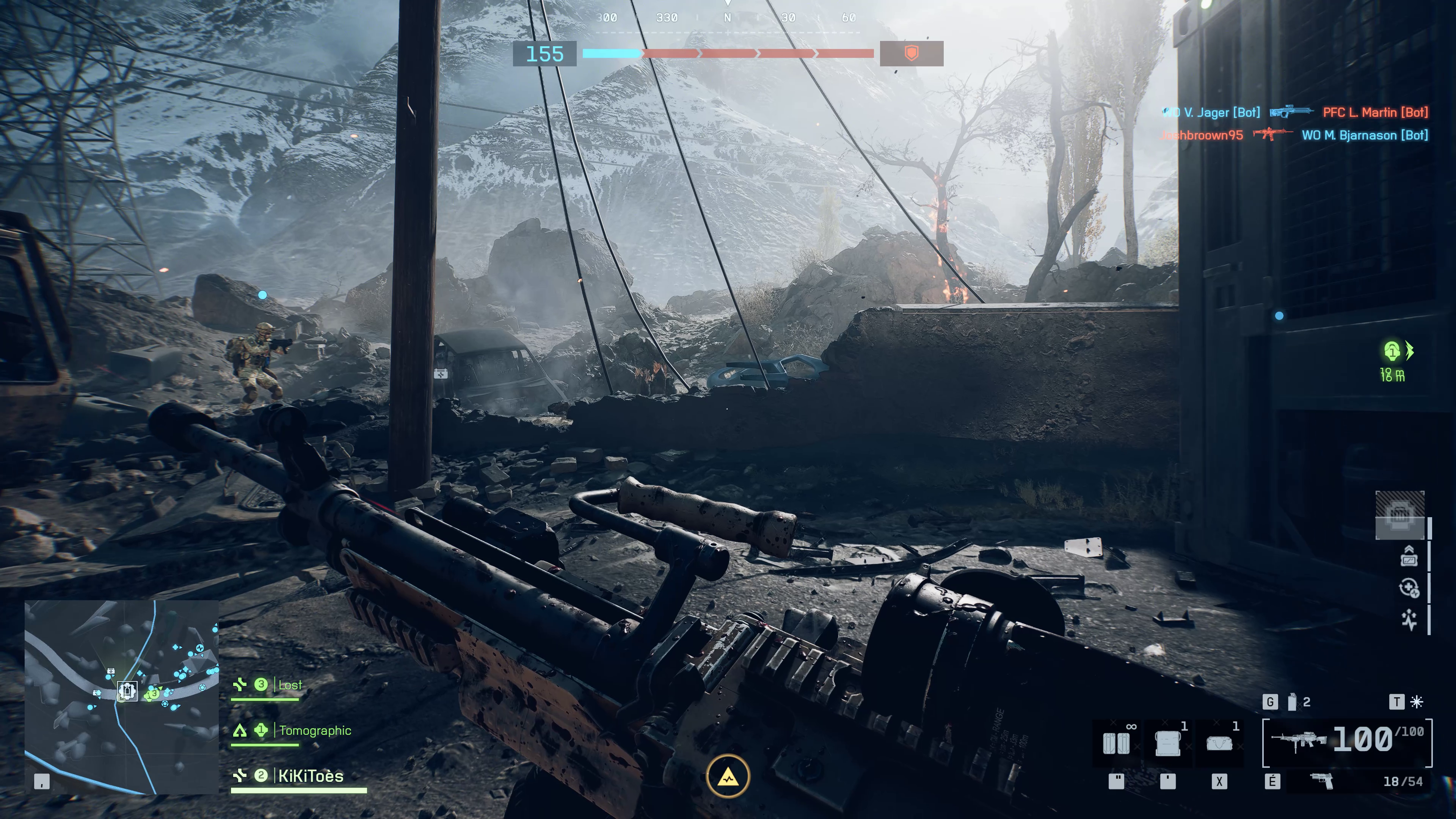Image resolution: width=1456 pixels, height=819 pixels.
Task: Click the call-in tablet icon on the right panel
Action: pyautogui.click(x=1409, y=560)
